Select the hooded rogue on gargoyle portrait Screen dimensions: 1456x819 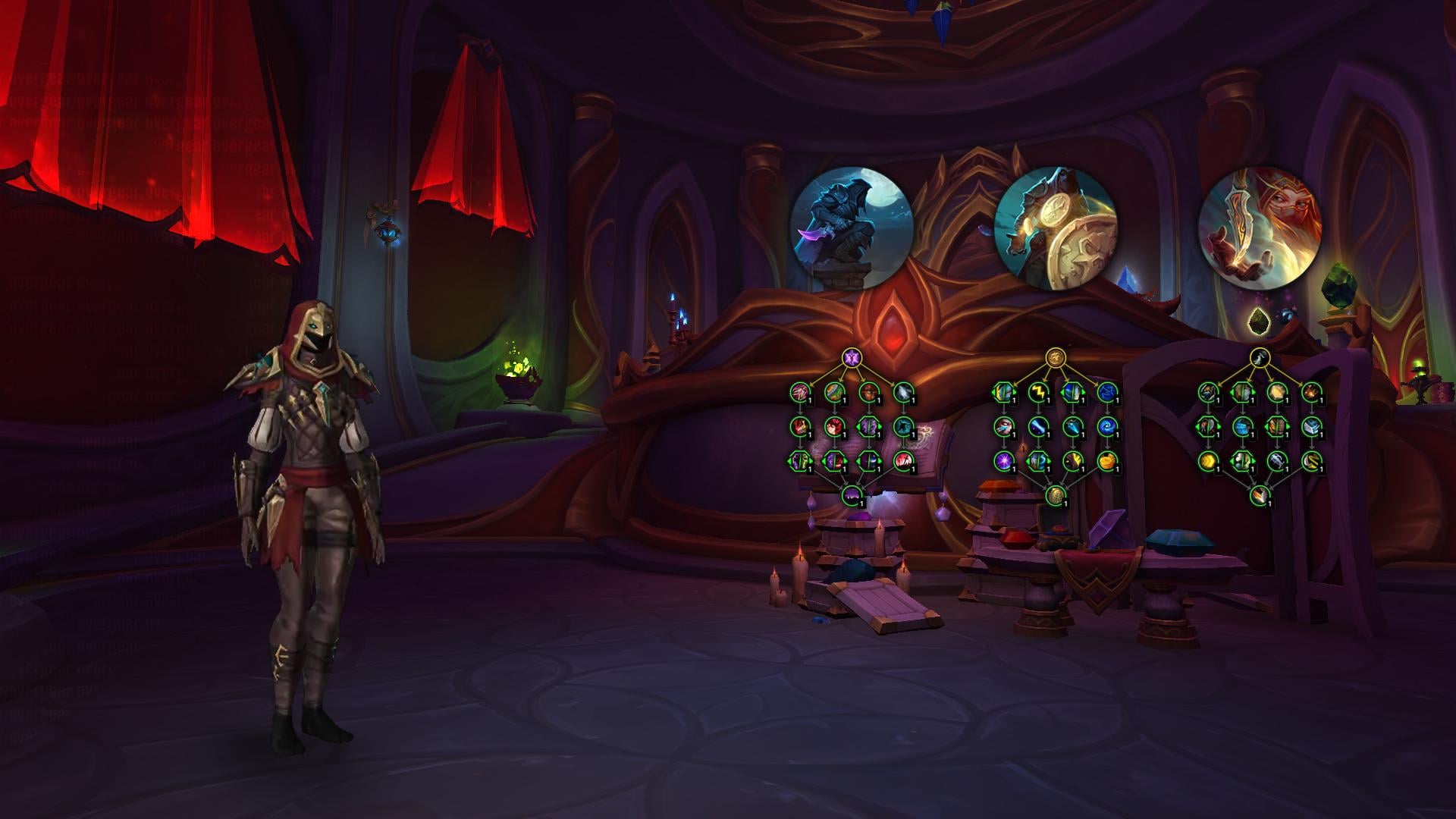(x=852, y=228)
